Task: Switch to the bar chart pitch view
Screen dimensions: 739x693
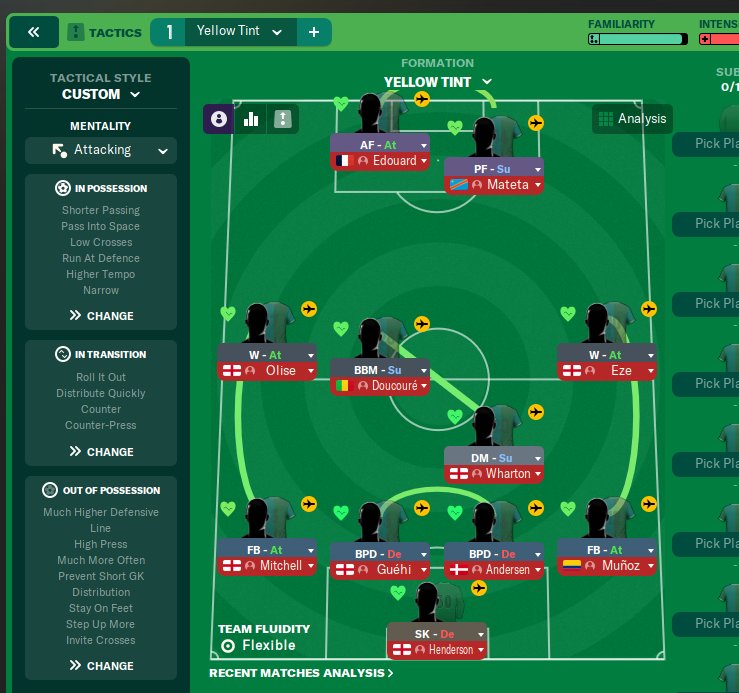Action: 250,119
